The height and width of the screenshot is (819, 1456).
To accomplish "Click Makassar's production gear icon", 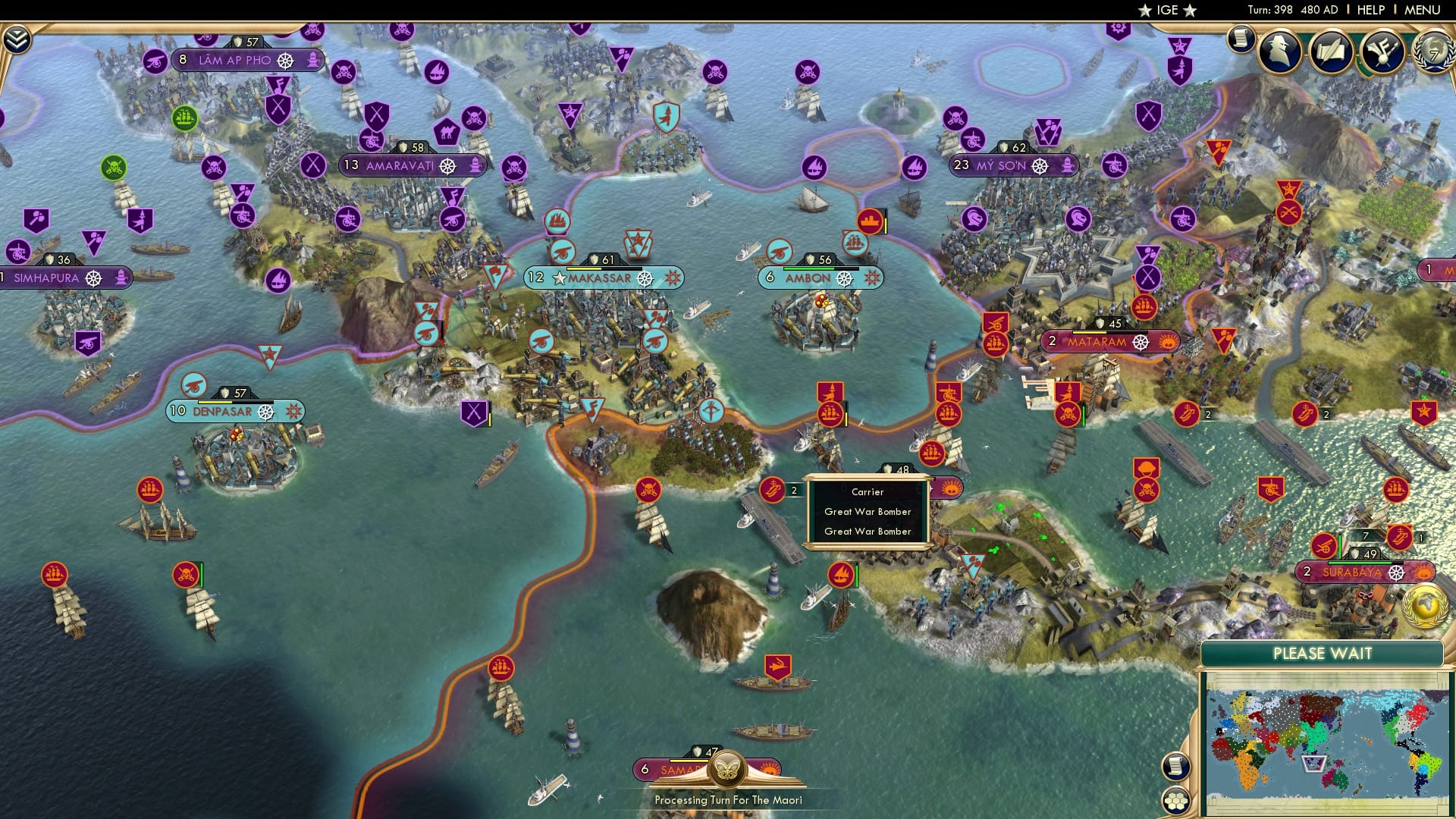I will click(x=646, y=279).
